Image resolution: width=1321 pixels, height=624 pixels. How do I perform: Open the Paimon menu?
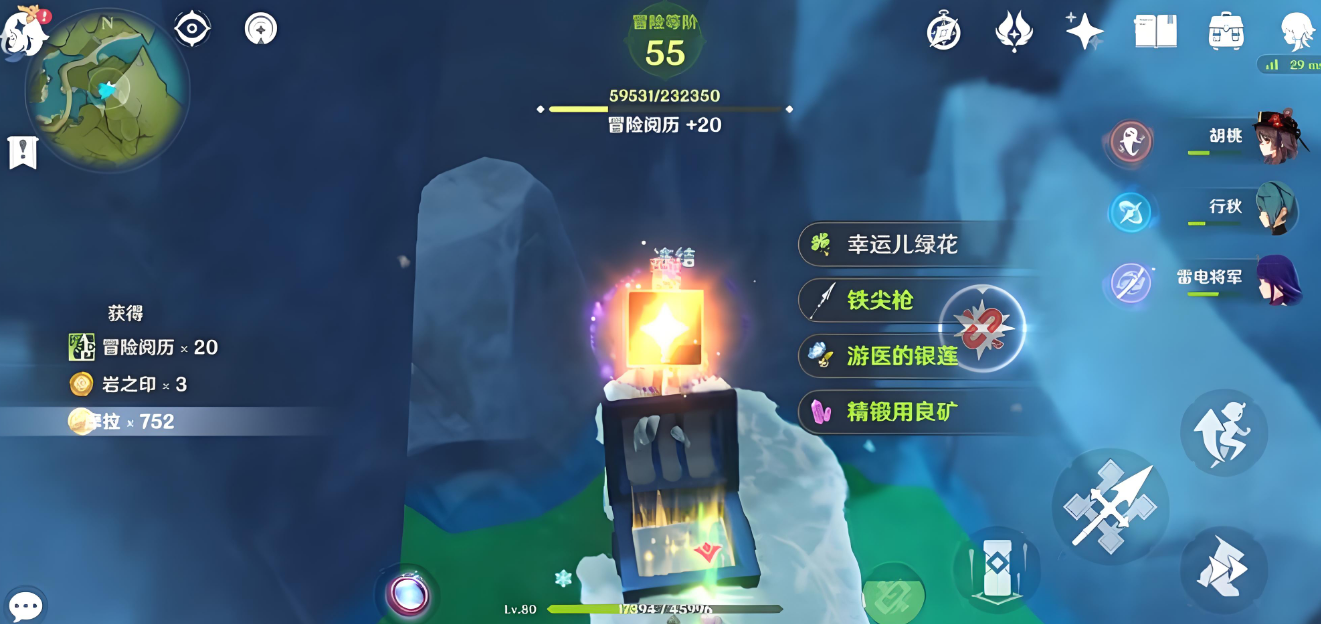coord(26,30)
